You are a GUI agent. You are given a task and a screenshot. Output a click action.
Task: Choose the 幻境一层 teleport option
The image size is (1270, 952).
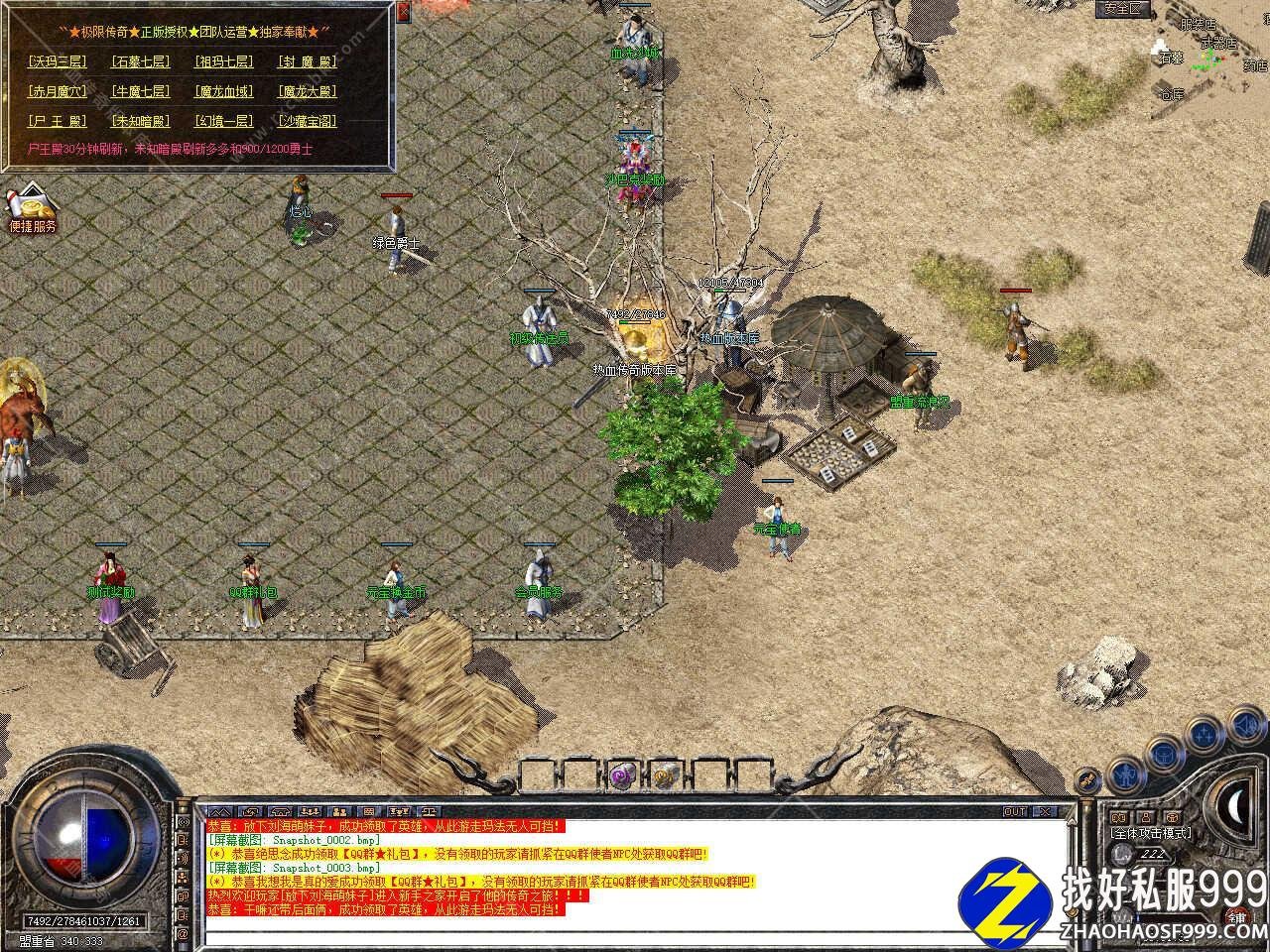(x=224, y=121)
